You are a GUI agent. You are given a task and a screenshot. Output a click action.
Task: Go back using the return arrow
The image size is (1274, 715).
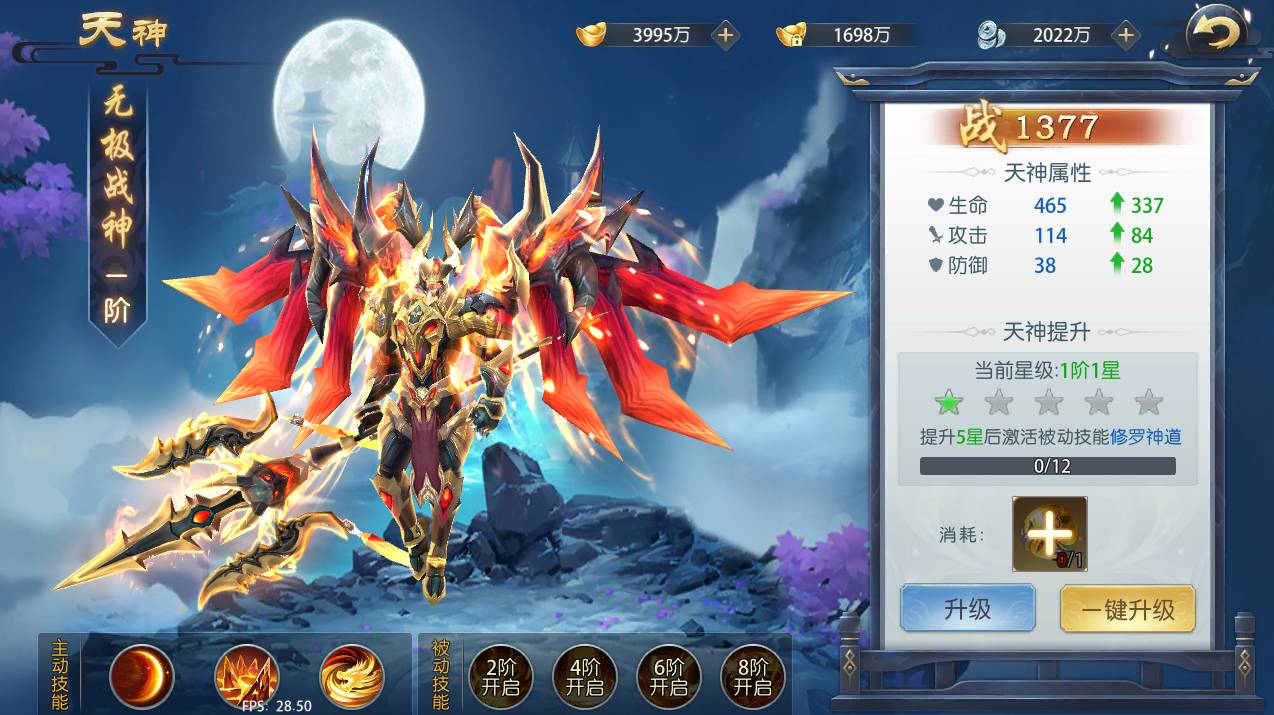1215,35
